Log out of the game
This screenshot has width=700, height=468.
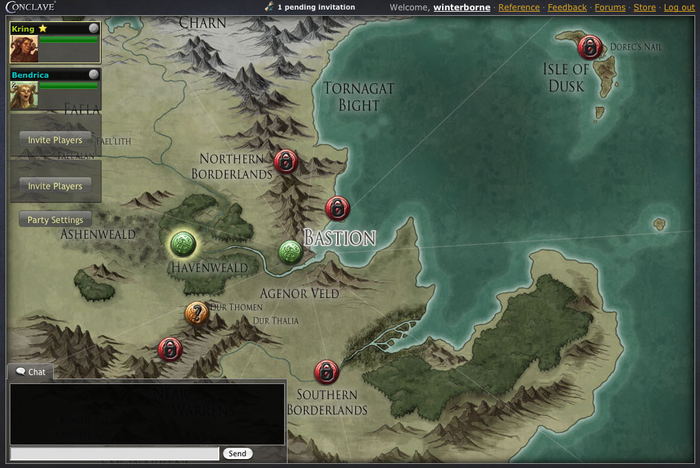coord(678,7)
